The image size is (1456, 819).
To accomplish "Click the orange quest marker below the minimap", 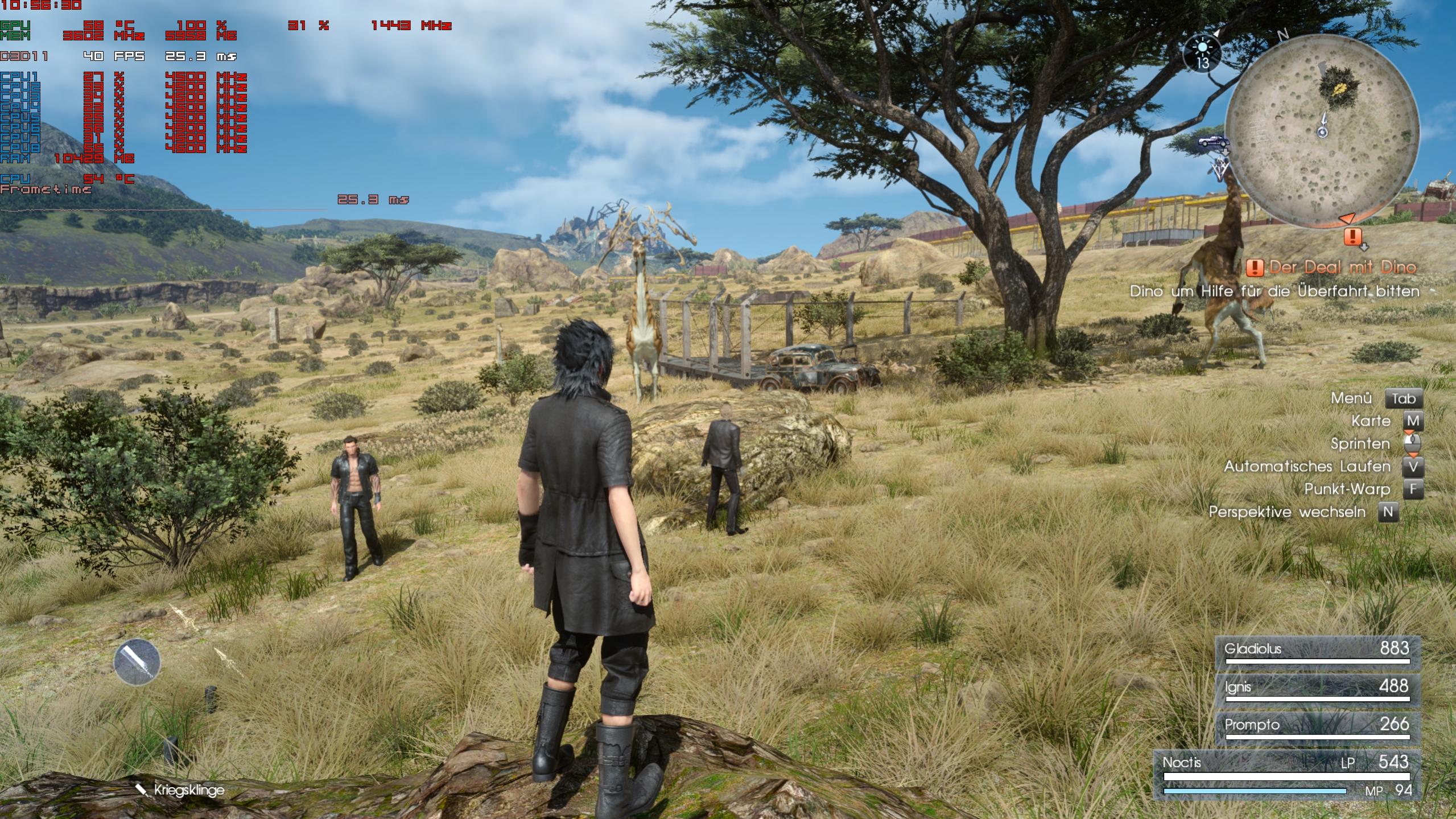I will (1353, 236).
